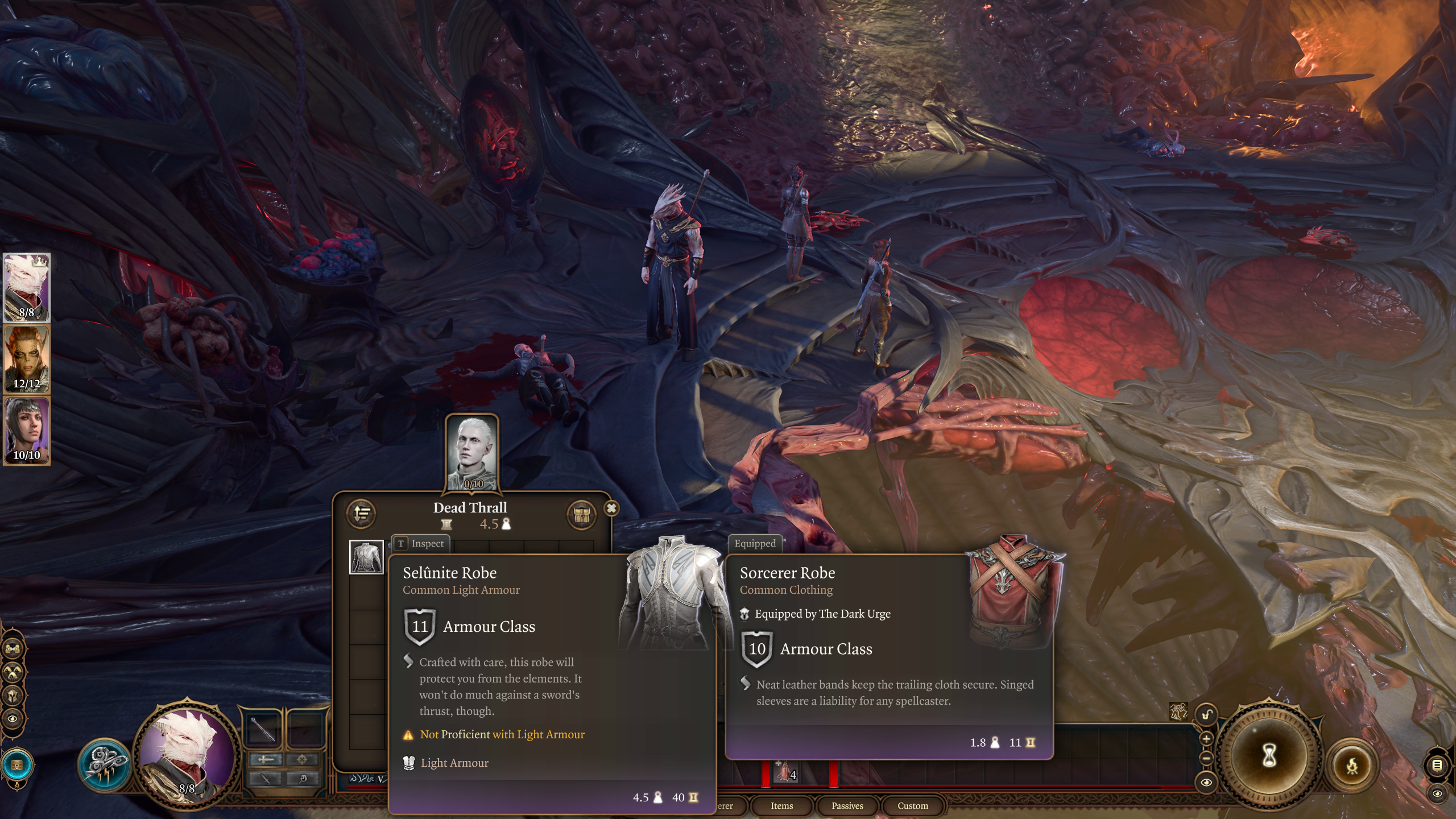Remove a hotbar row with minus button
Viewport: 1456px width, 819px height.
(x=1206, y=758)
